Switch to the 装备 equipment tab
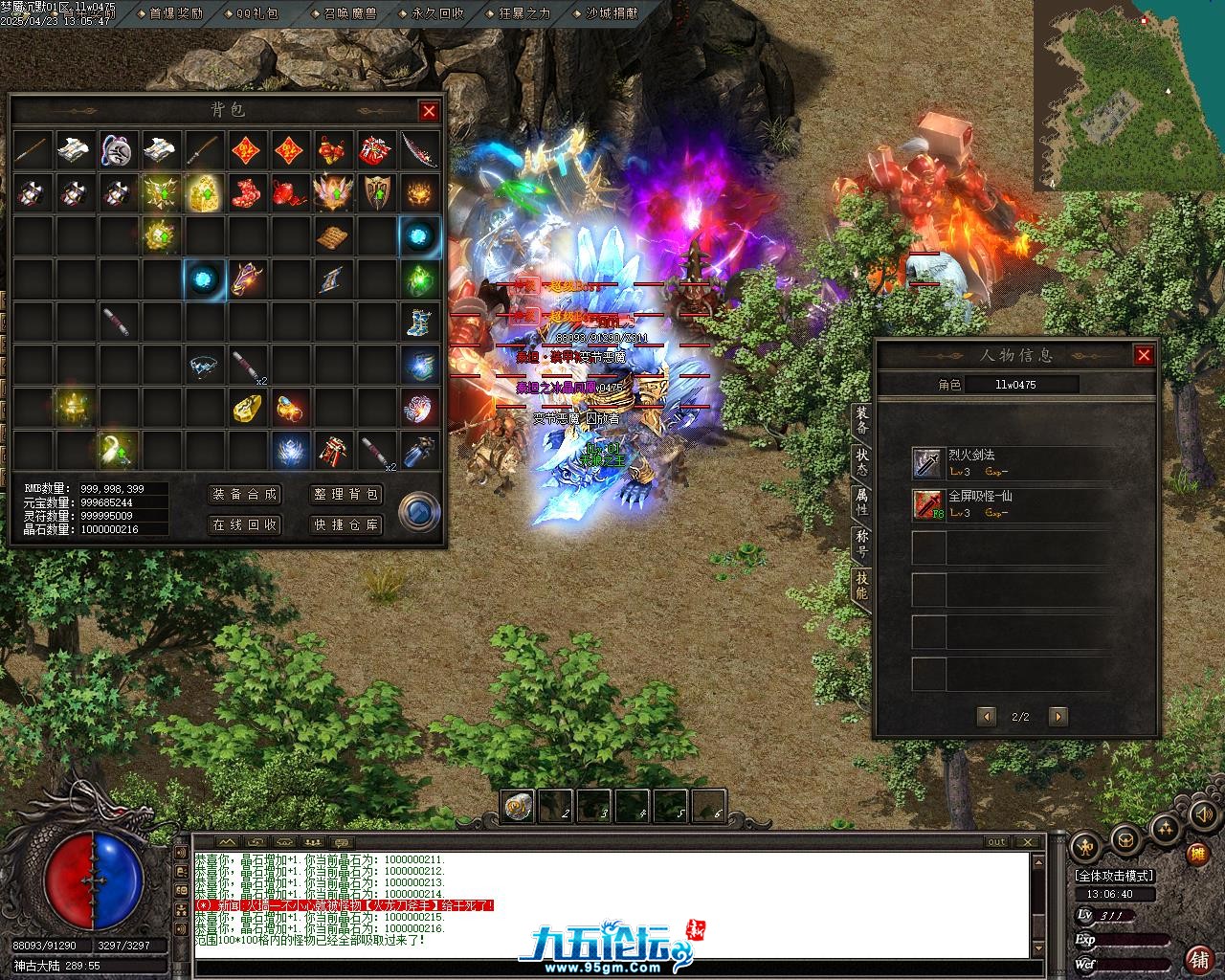The height and width of the screenshot is (980, 1225). [861, 421]
